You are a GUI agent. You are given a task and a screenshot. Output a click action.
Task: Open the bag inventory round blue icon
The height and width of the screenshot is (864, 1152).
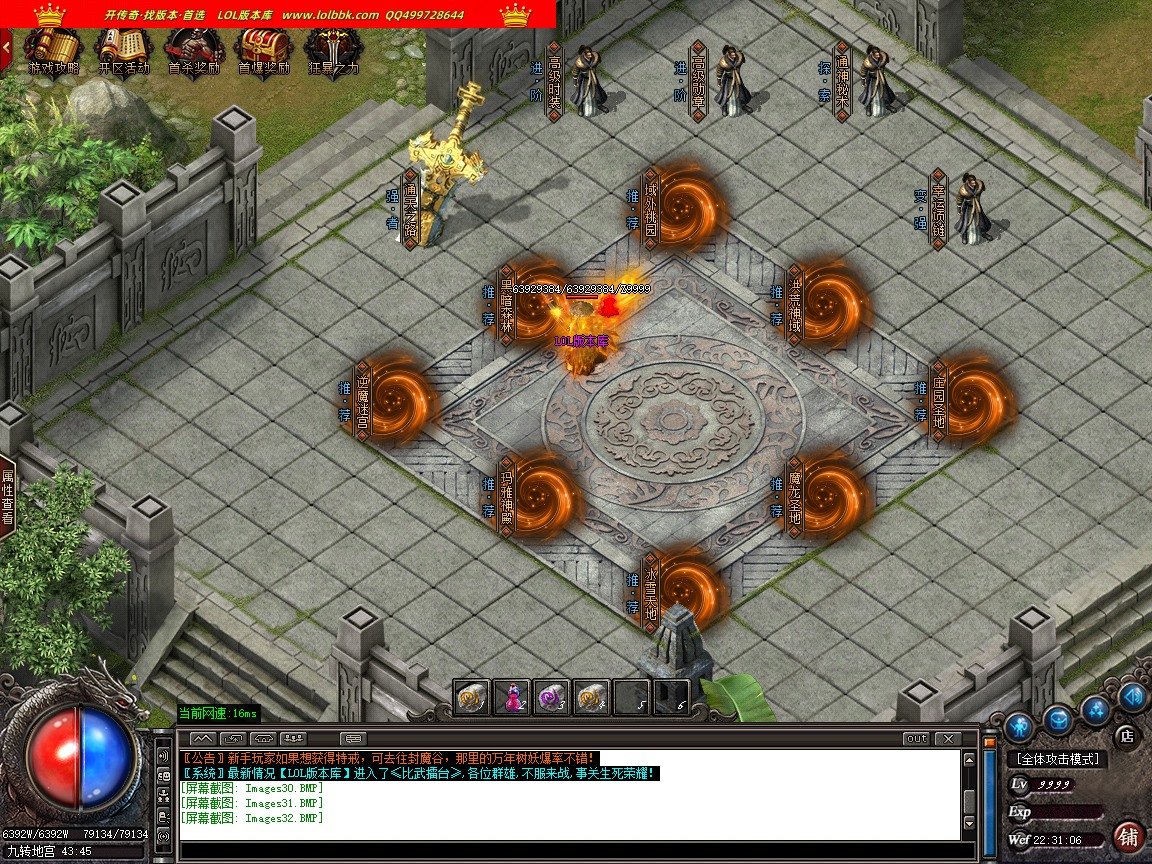[1057, 718]
